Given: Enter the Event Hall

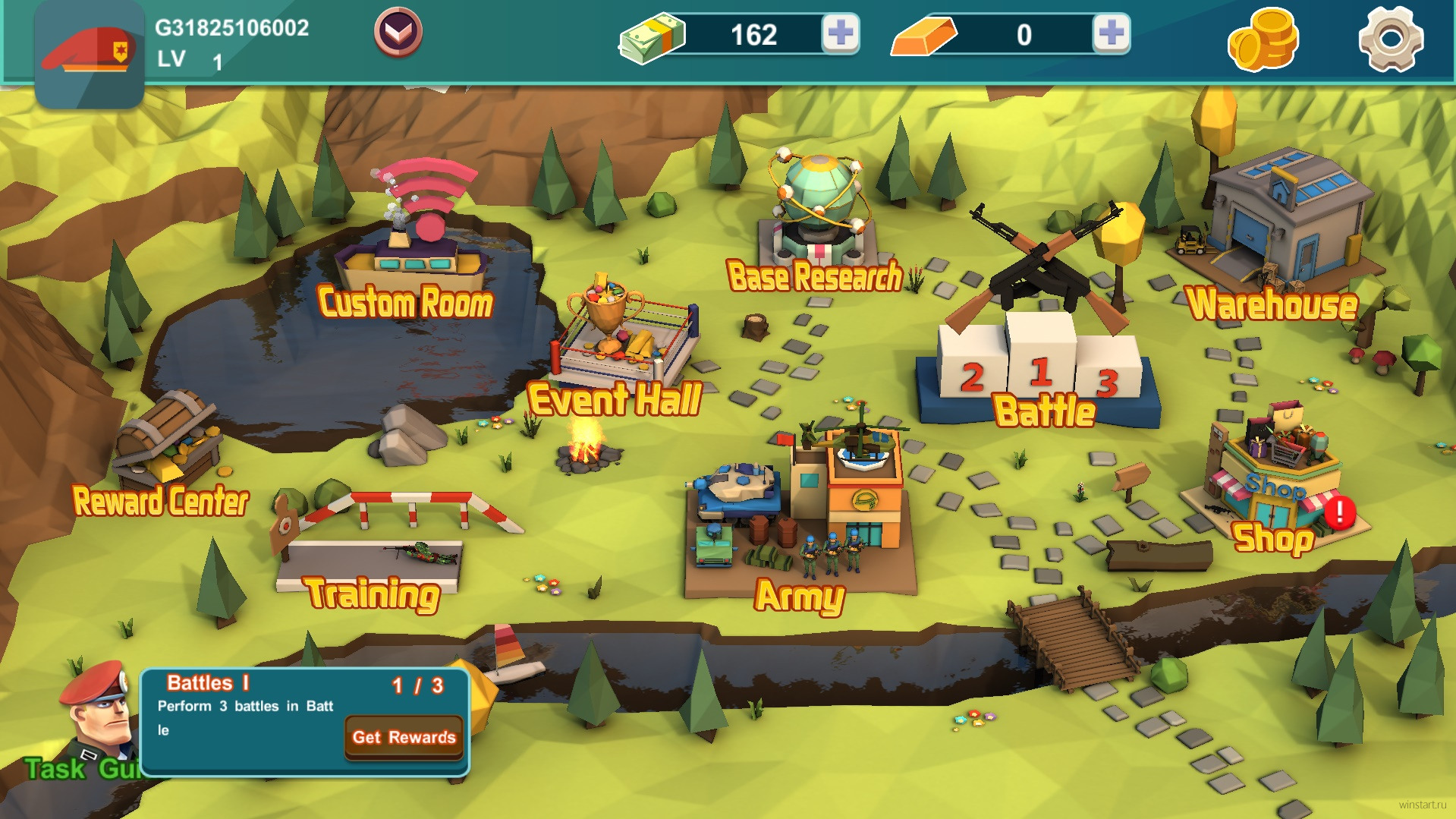Looking at the screenshot, I should [x=618, y=342].
